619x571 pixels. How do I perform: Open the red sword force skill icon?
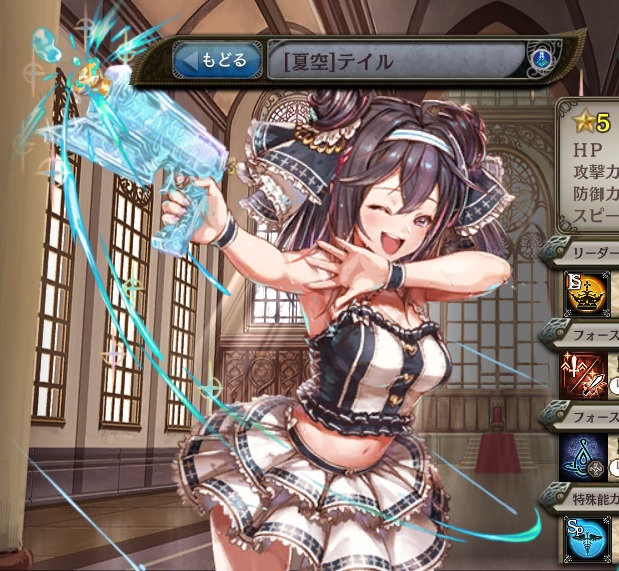(x=583, y=374)
